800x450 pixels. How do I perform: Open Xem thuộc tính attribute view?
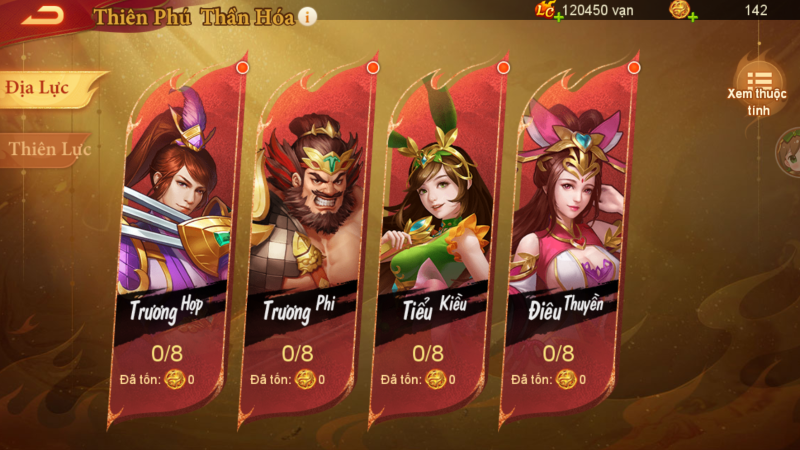[758, 88]
